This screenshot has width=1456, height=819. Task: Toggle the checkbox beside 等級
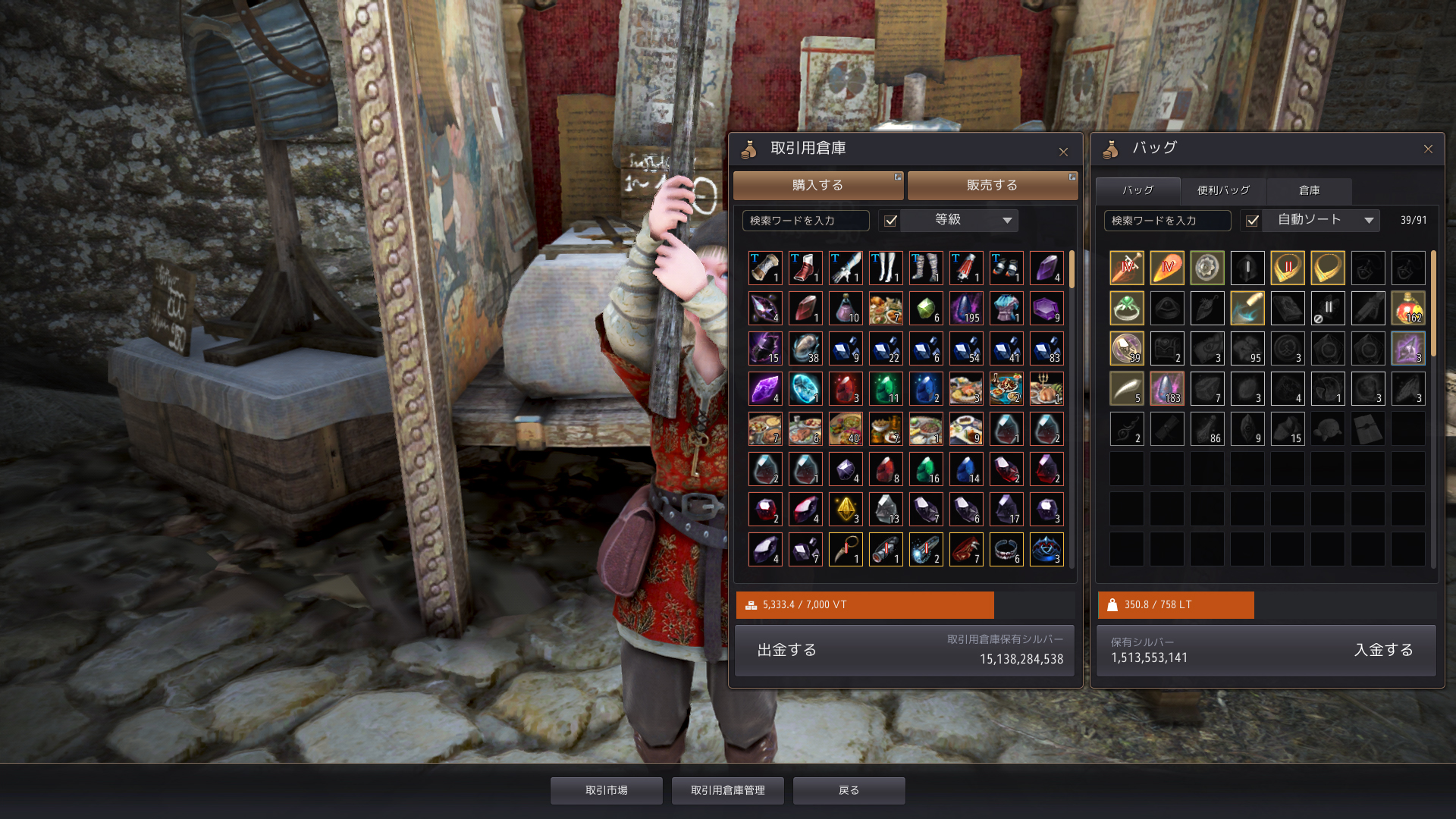point(891,221)
